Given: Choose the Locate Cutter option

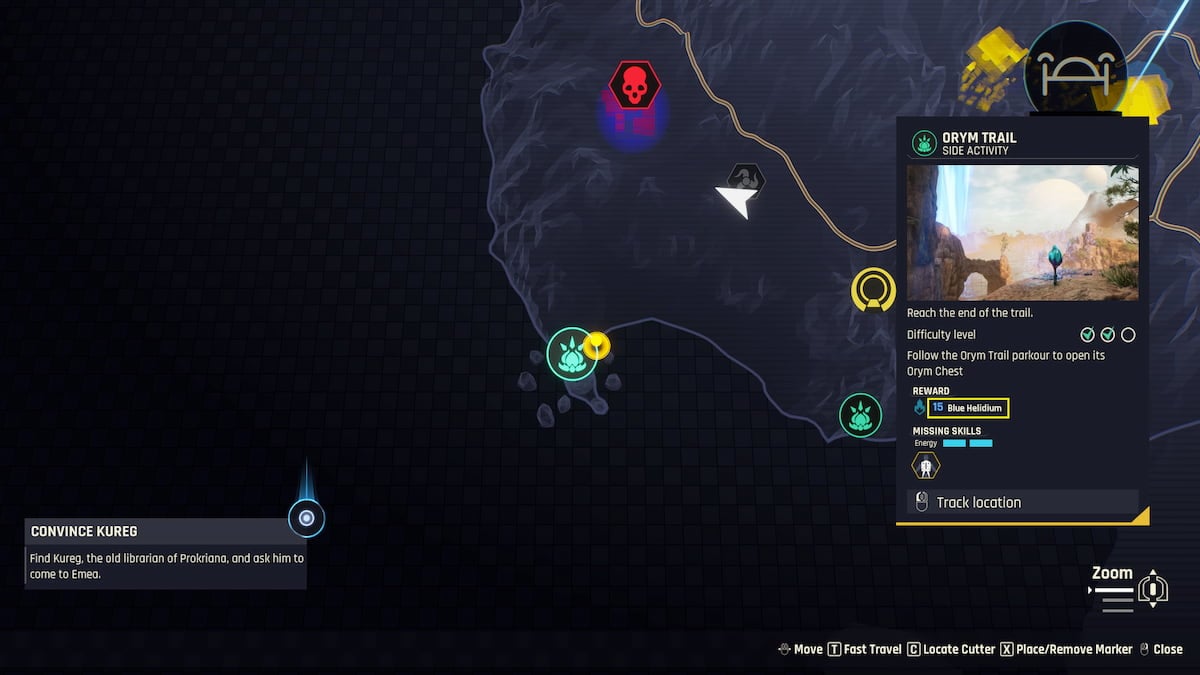Looking at the screenshot, I should click(951, 649).
